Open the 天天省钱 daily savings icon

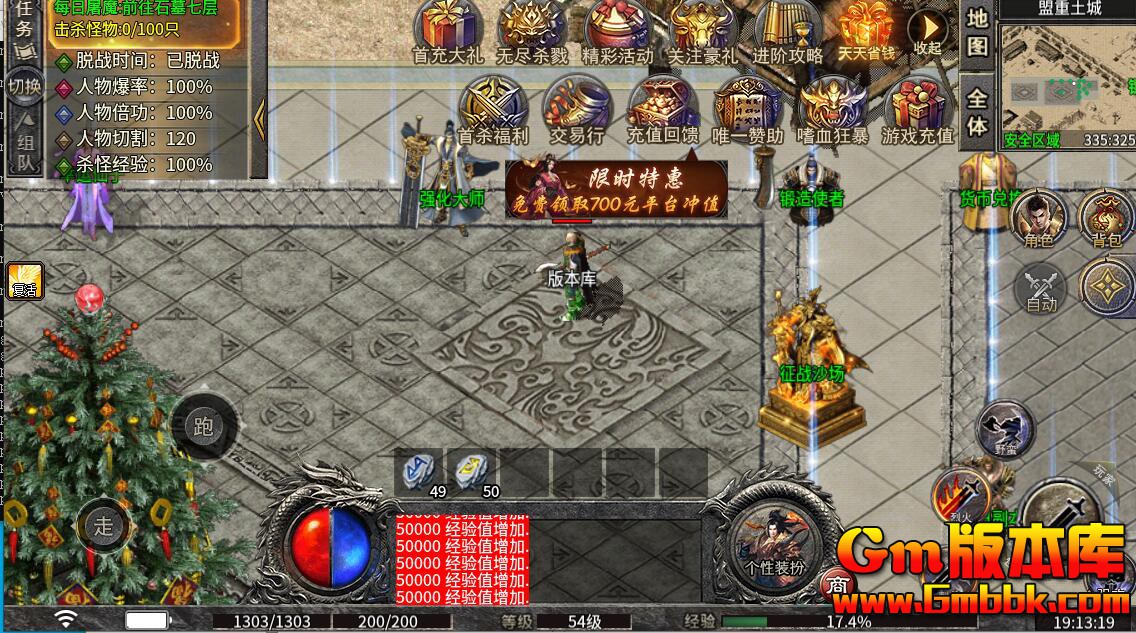tap(866, 31)
